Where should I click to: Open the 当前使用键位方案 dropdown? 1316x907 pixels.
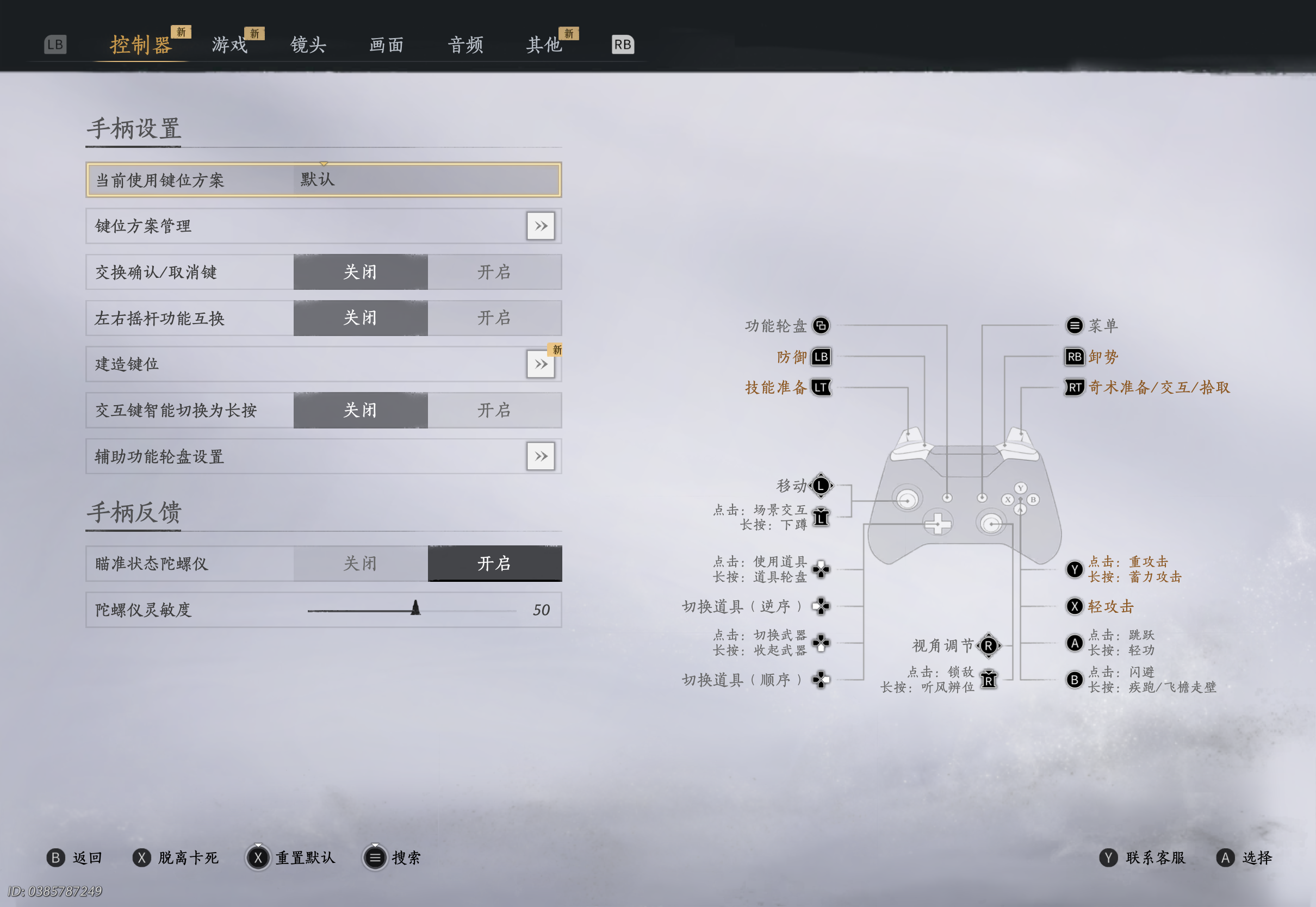click(426, 179)
